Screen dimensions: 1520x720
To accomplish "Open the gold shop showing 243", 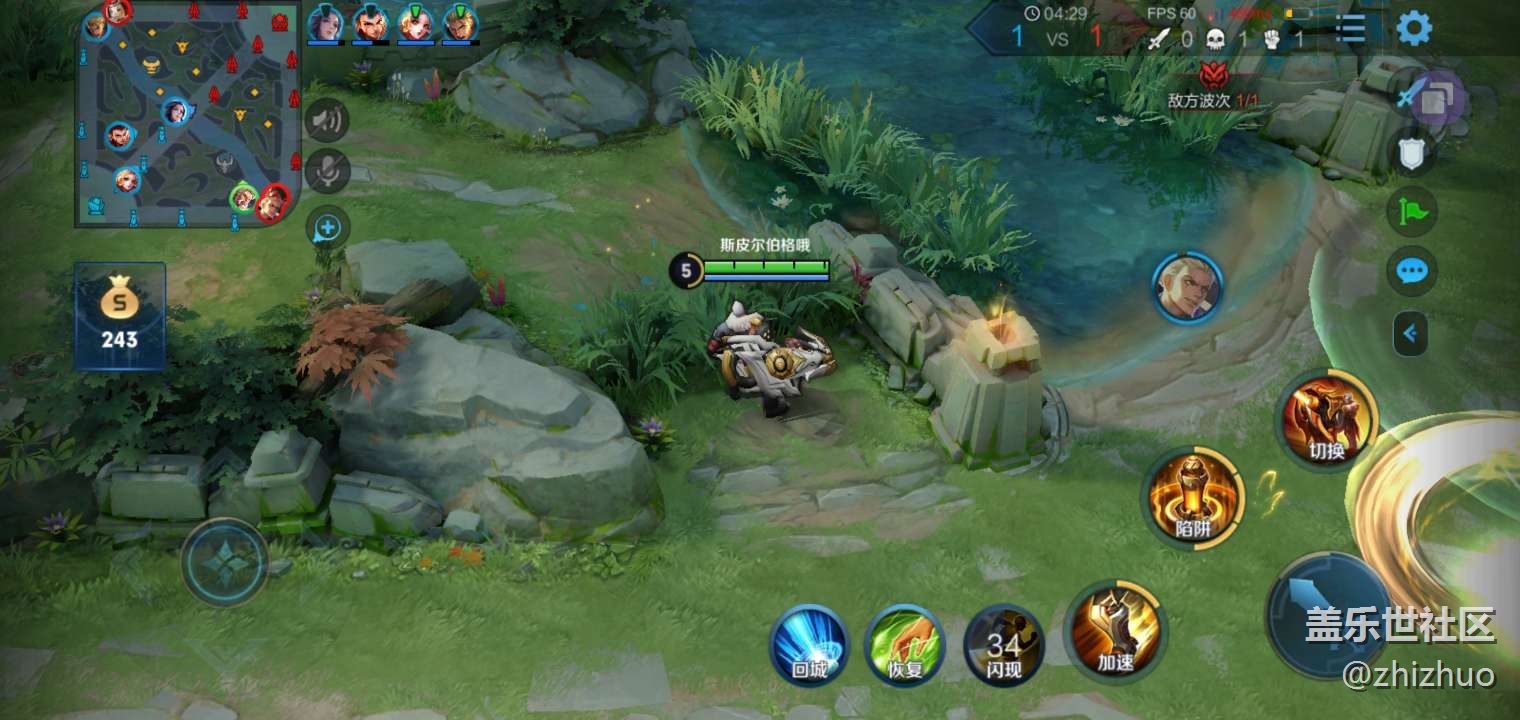I will 120,316.
